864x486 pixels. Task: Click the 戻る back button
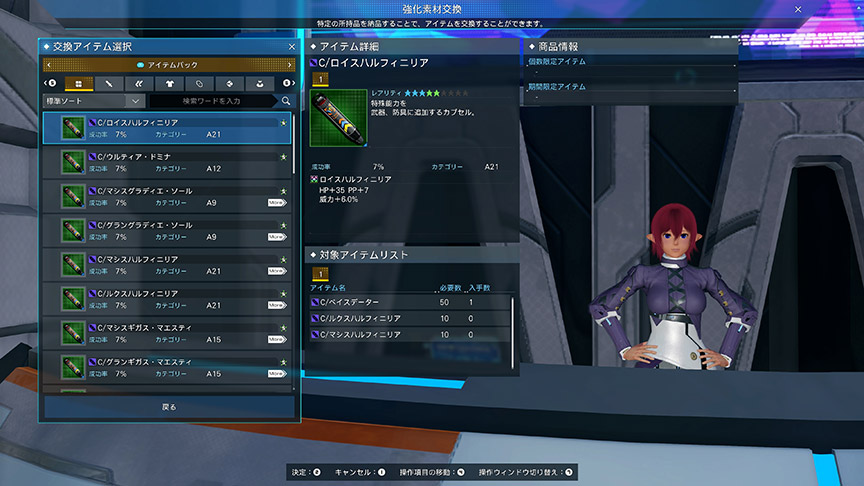[169, 407]
